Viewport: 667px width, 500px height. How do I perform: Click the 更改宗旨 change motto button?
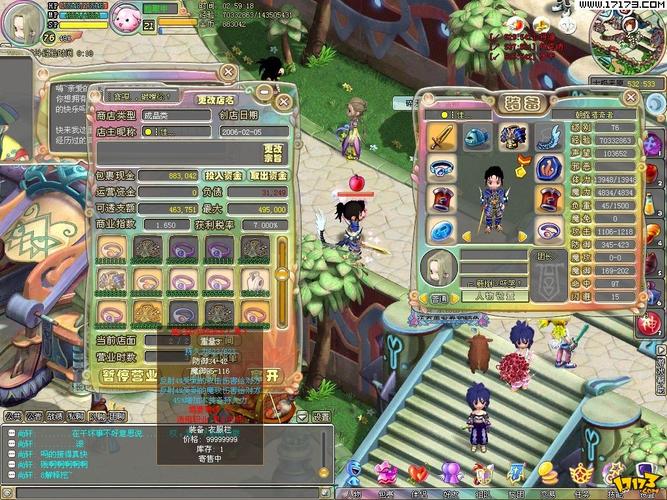click(x=272, y=152)
